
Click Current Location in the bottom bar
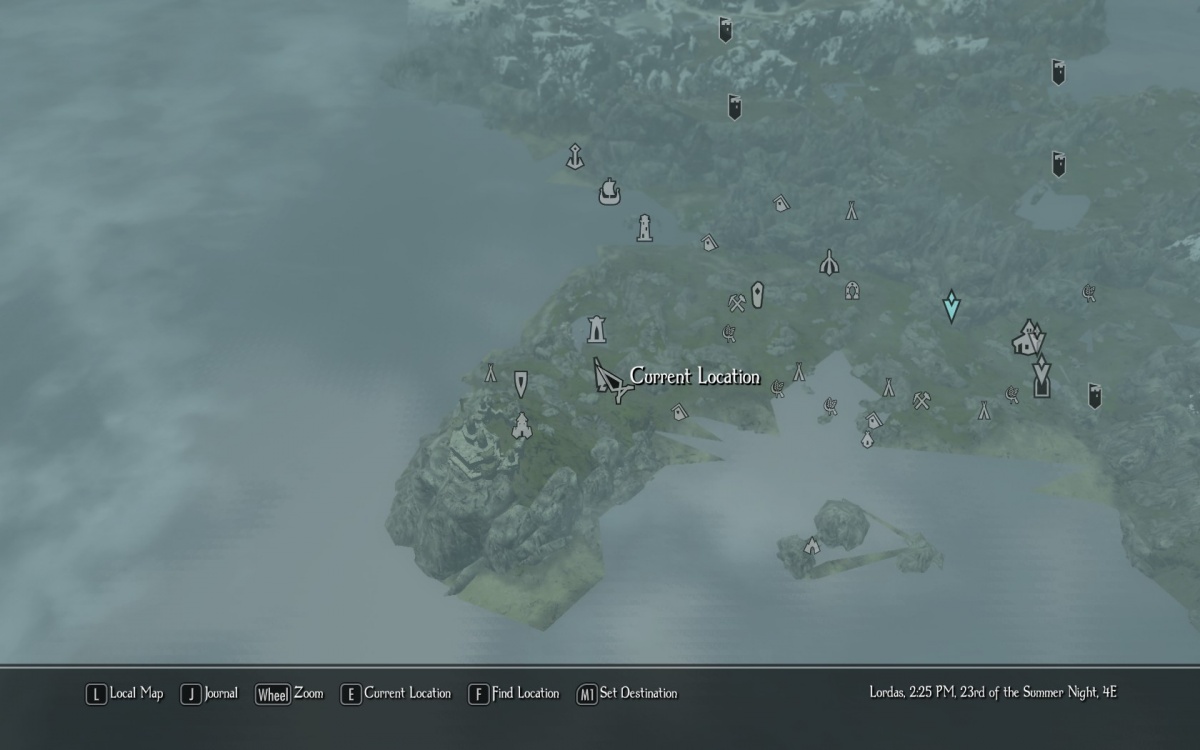[396, 693]
